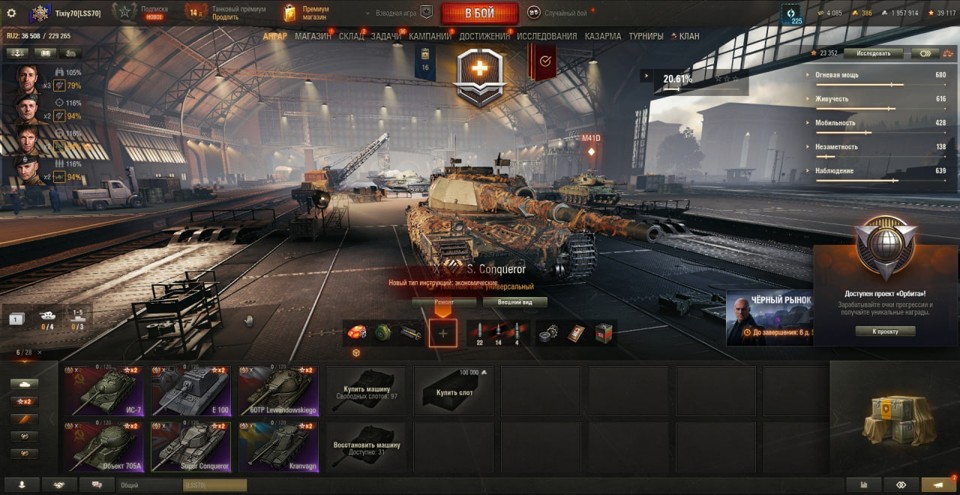960x495 pixels.
Task: Show the ИССЛЕДОВАНИЯ research tab
Action: [547, 36]
